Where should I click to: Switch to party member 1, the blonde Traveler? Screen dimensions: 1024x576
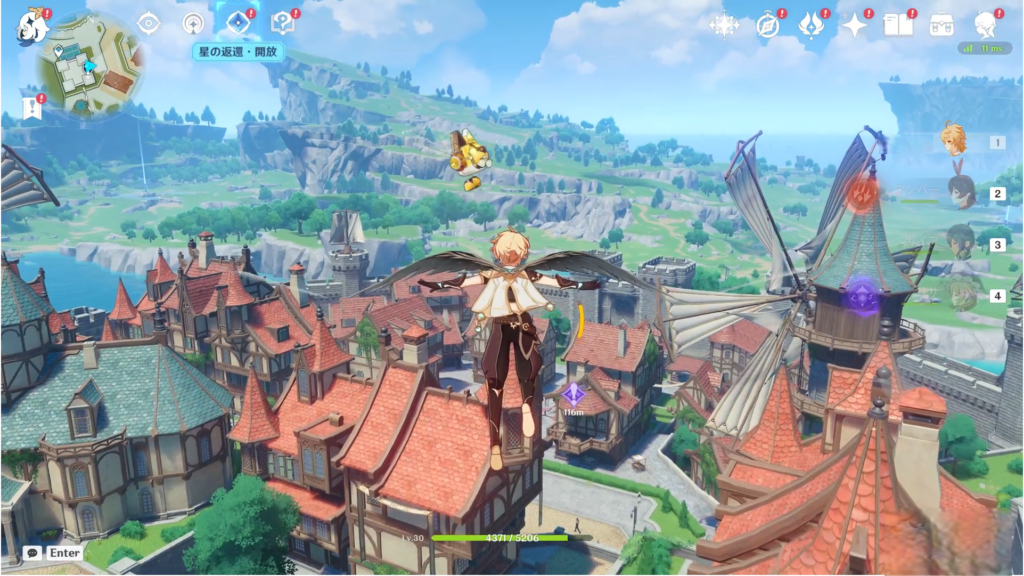[955, 140]
